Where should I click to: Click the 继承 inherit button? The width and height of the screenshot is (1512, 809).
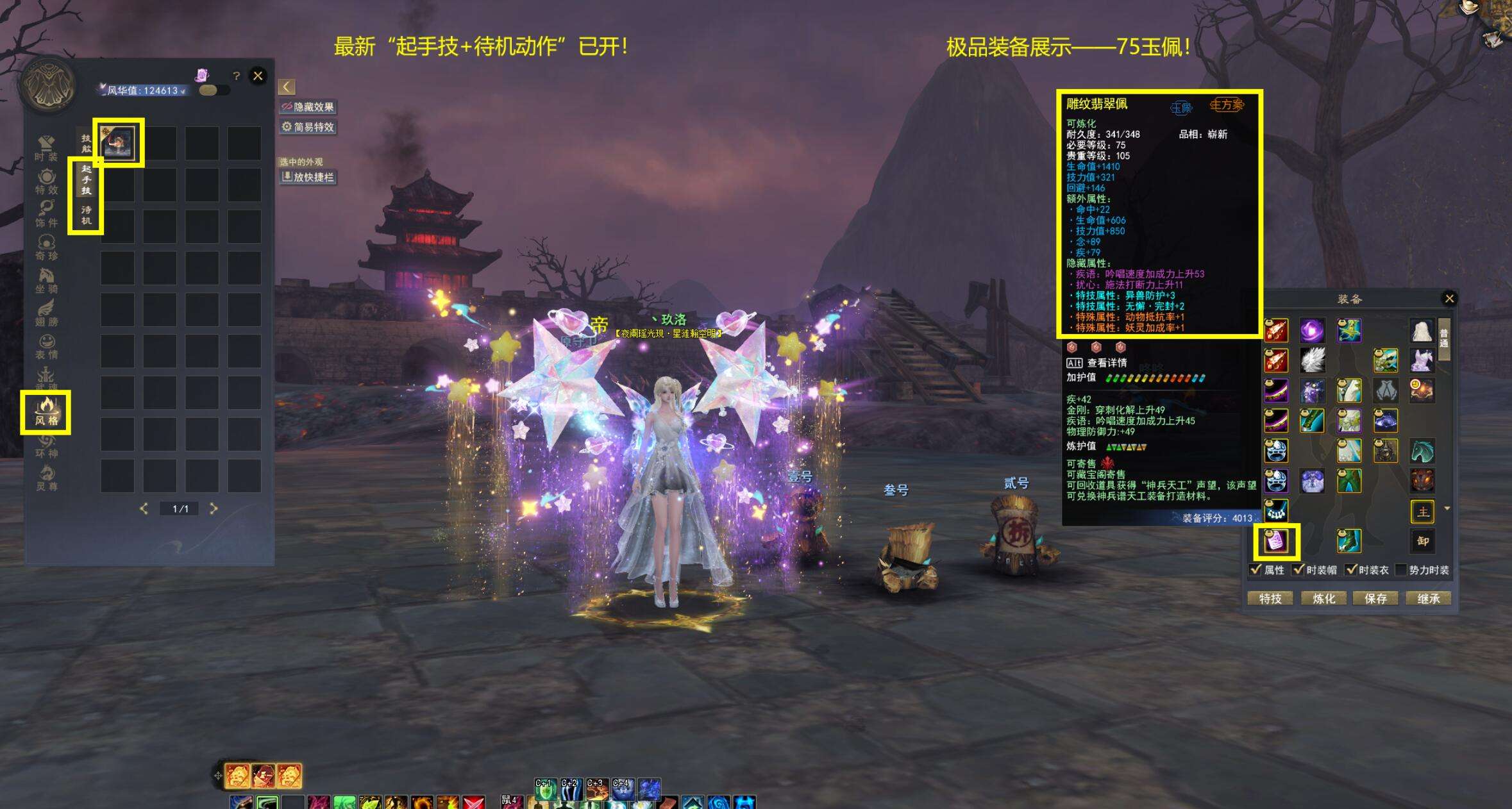(1429, 598)
